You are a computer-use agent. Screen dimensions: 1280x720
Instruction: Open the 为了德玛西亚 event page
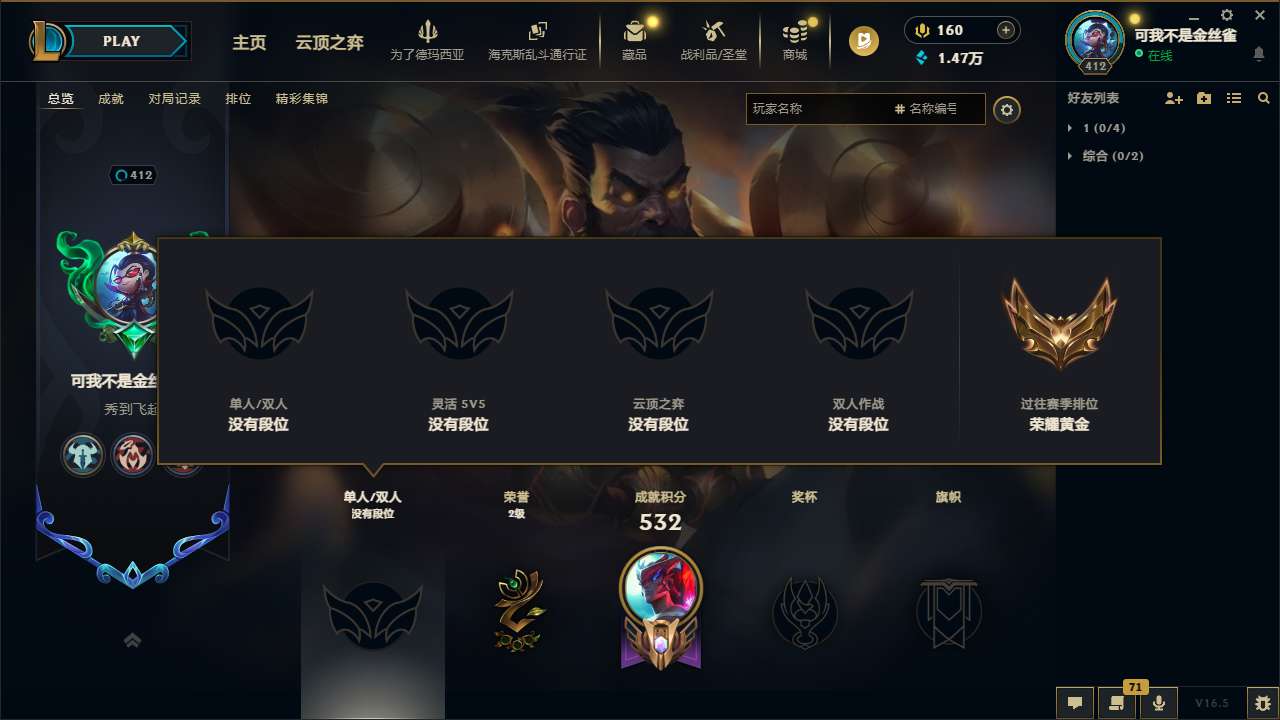[x=428, y=41]
